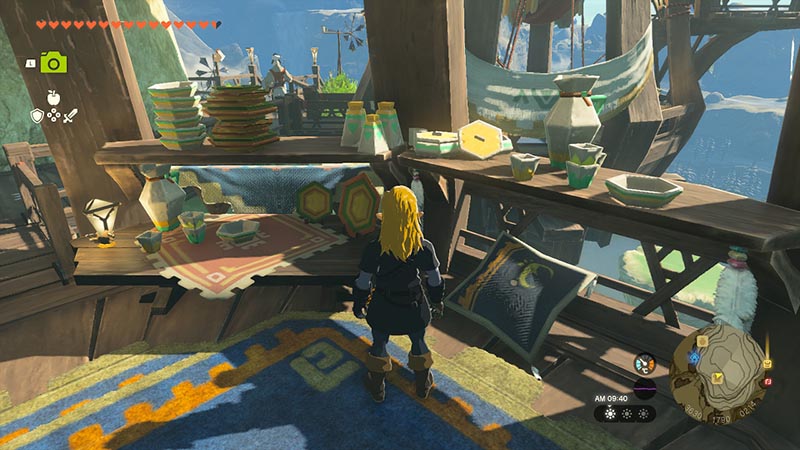The width and height of the screenshot is (800, 450).
Task: Click the temperature gauge icon
Action: tap(644, 365)
